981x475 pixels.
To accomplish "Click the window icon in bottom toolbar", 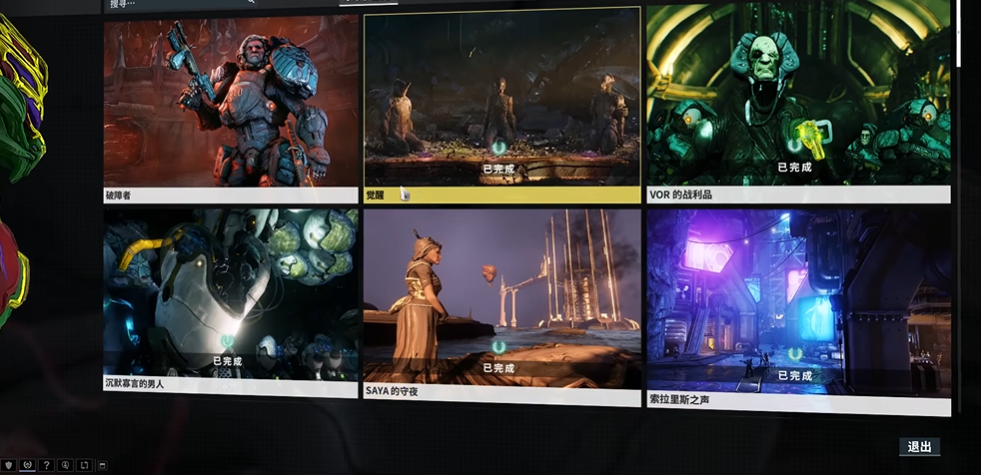I will coord(102,465).
